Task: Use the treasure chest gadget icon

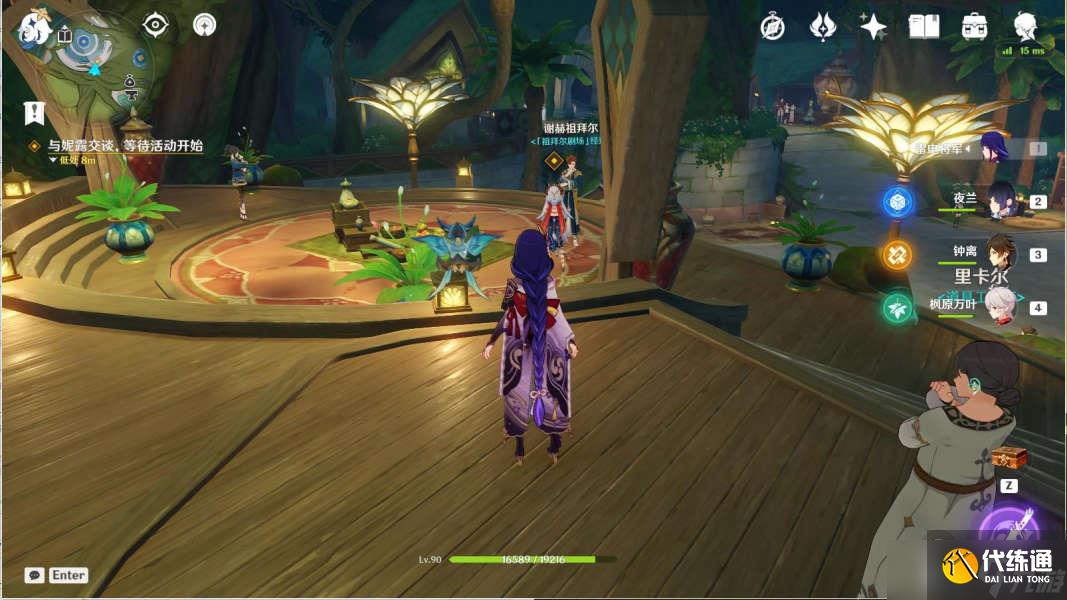Action: click(x=1009, y=459)
